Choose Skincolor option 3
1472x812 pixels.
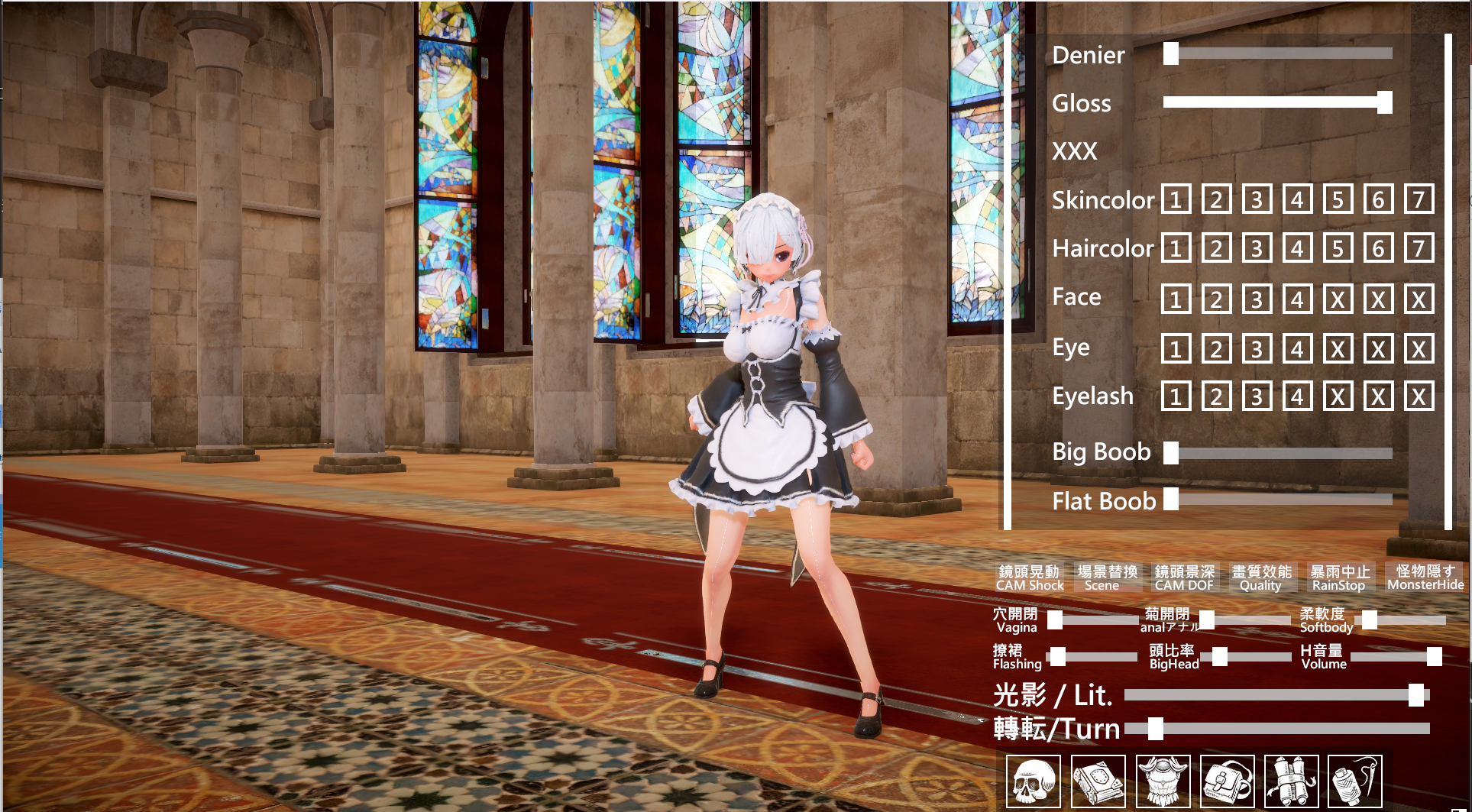[x=1257, y=200]
